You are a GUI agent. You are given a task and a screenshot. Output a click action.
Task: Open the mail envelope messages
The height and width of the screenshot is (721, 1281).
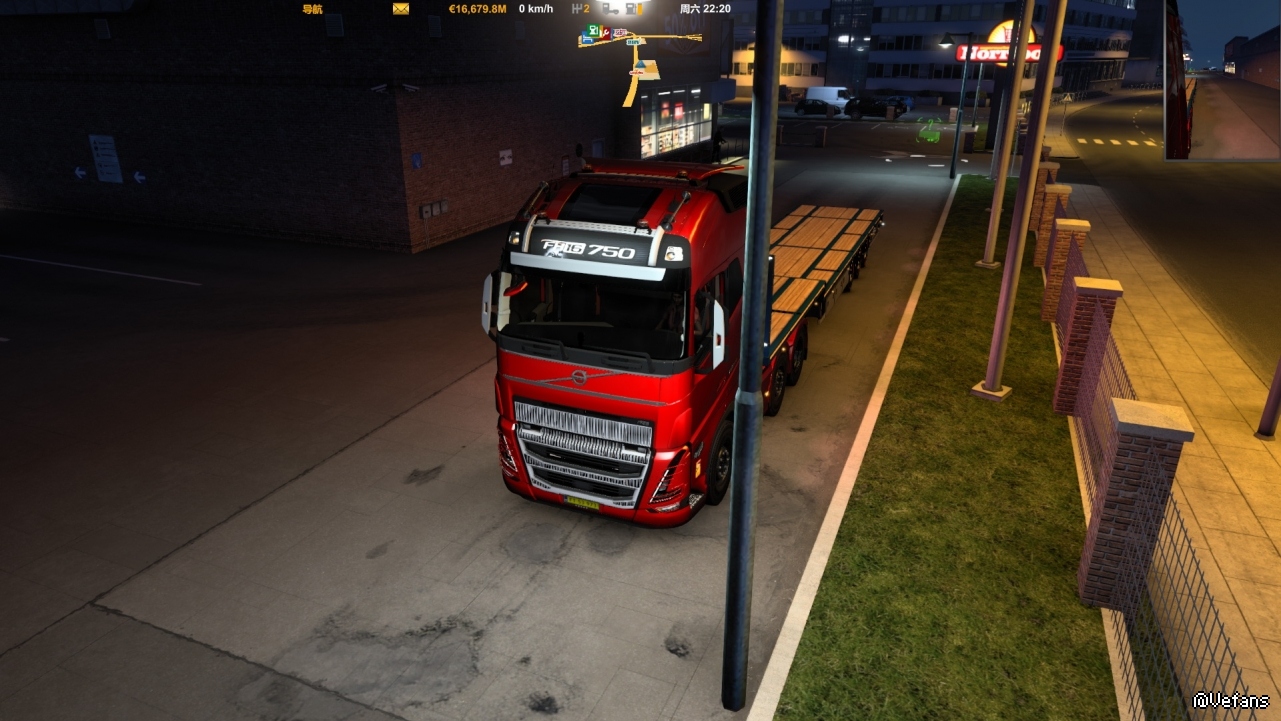pos(401,9)
